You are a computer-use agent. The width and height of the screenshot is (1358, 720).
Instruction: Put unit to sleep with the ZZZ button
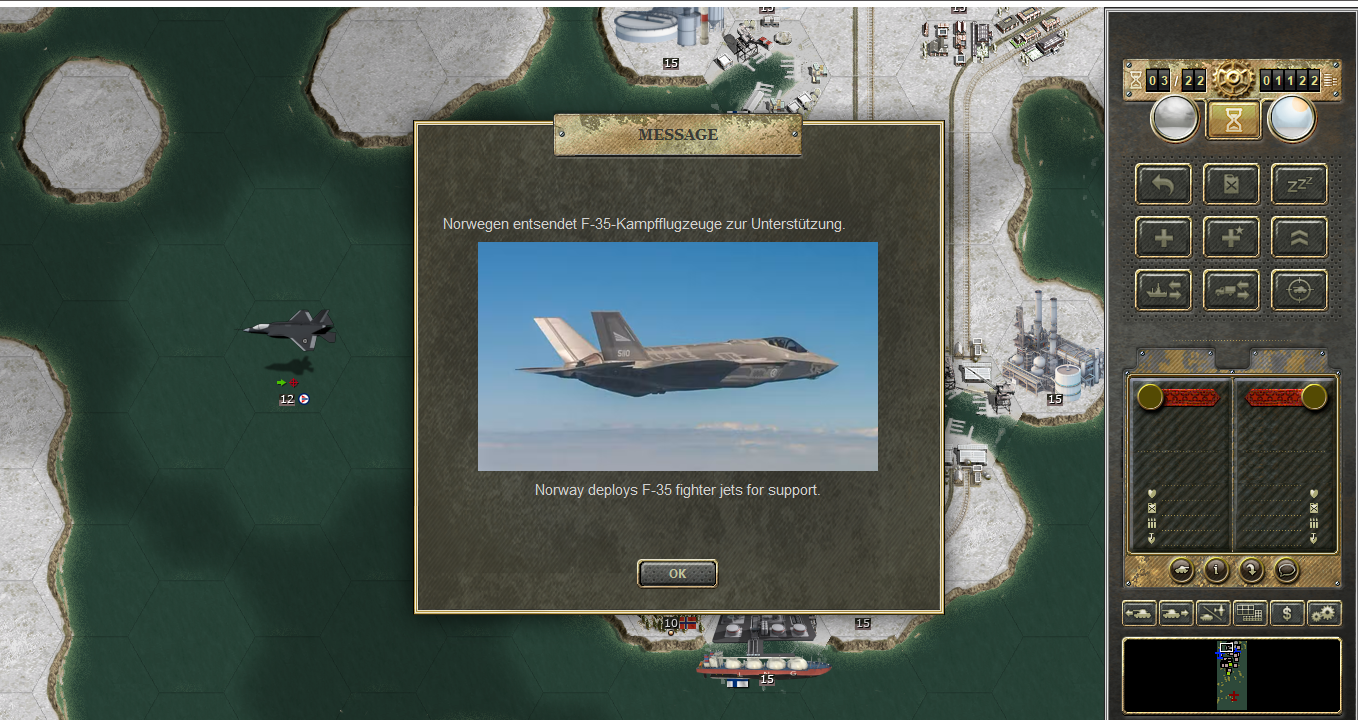pos(1299,184)
